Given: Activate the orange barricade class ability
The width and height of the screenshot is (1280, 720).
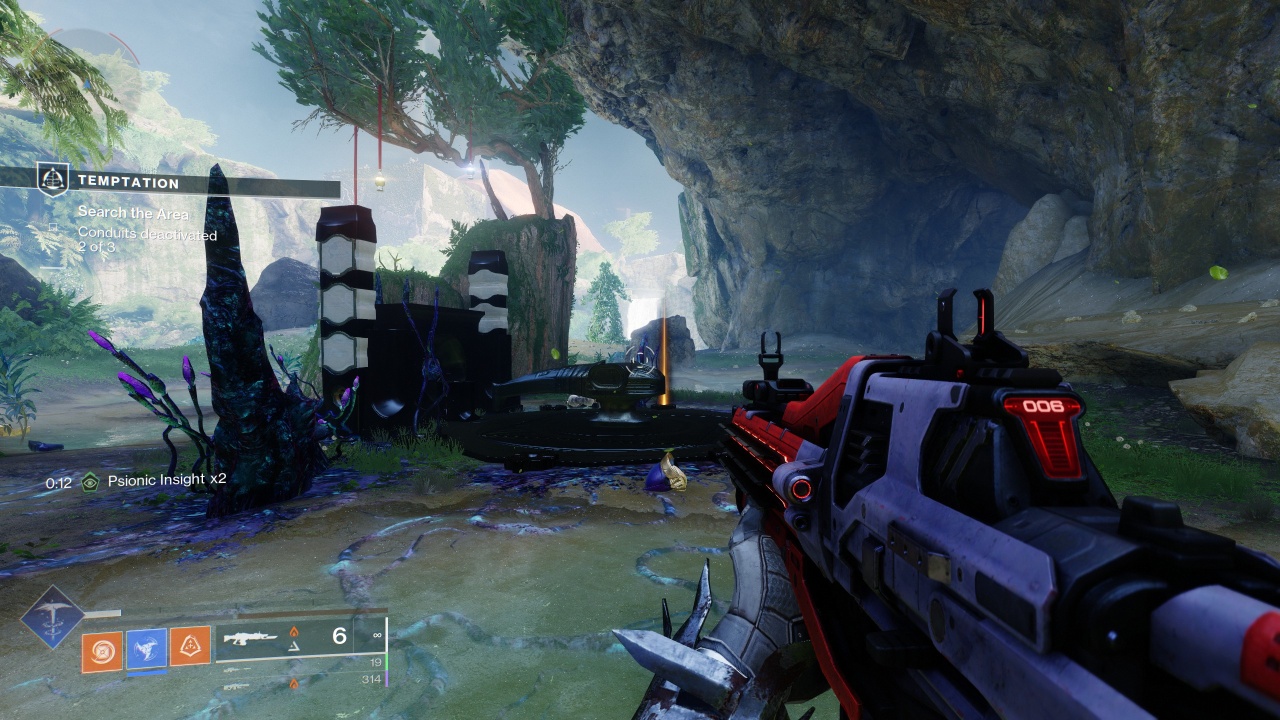Looking at the screenshot, I should click(190, 647).
